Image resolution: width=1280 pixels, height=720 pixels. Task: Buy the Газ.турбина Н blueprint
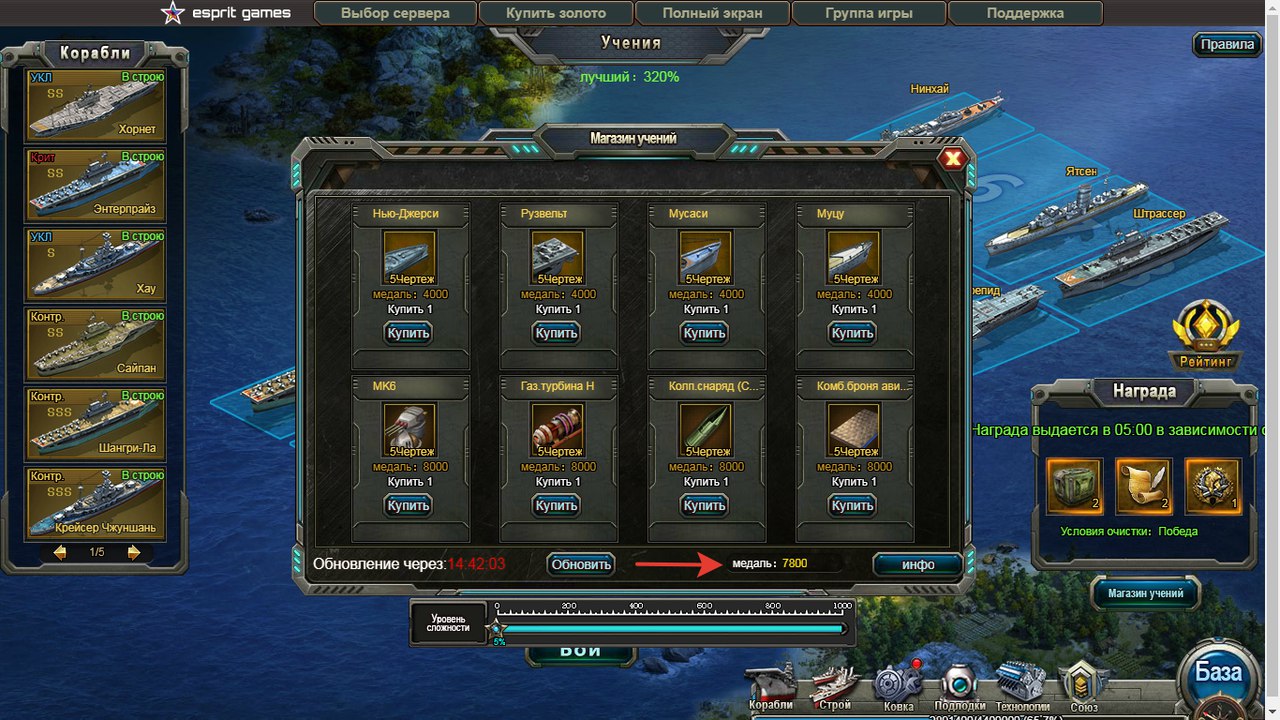[x=556, y=505]
